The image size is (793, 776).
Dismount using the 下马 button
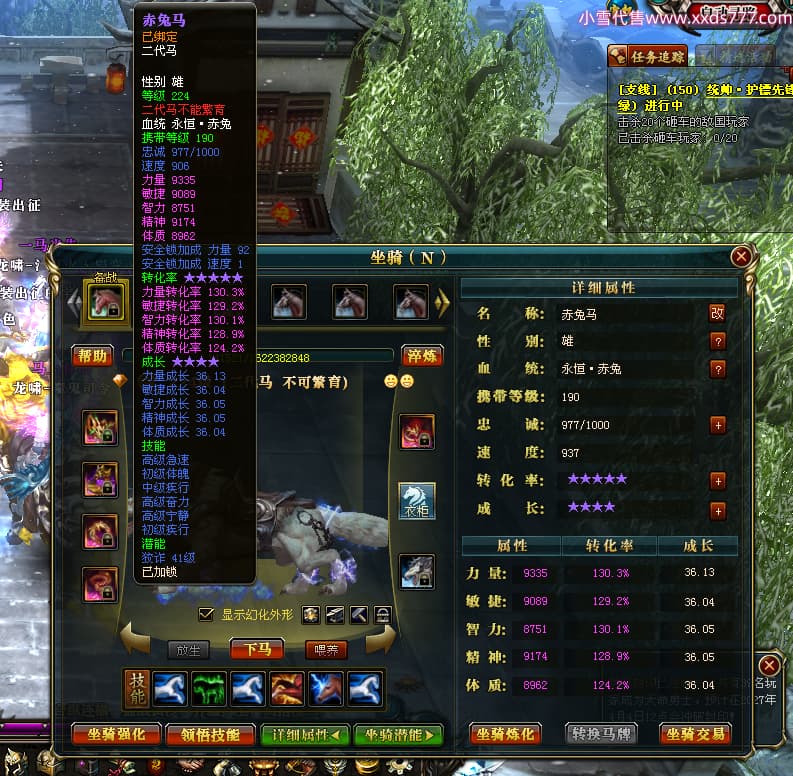coord(256,649)
